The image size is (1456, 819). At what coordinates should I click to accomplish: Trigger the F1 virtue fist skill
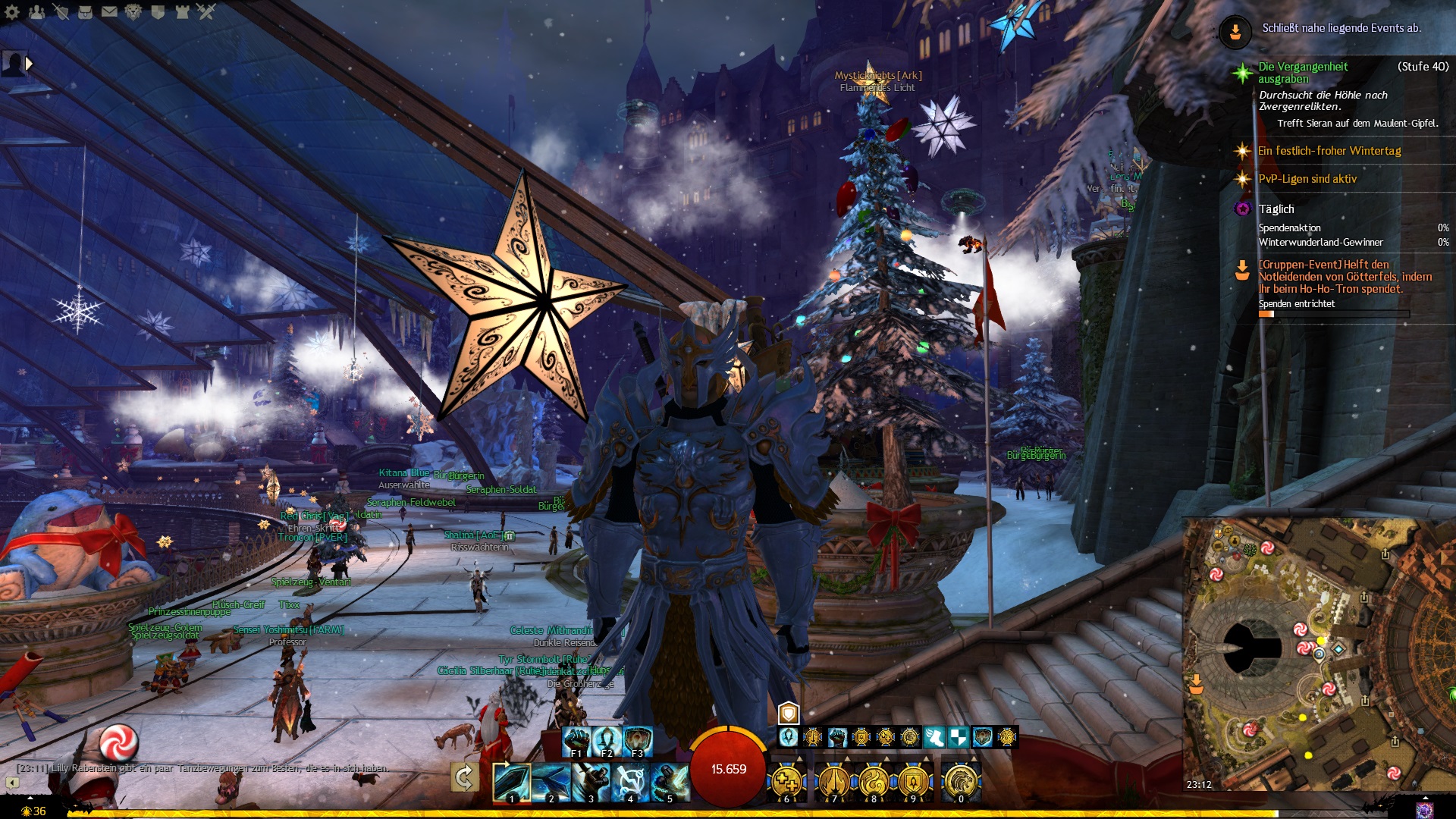coord(576,741)
